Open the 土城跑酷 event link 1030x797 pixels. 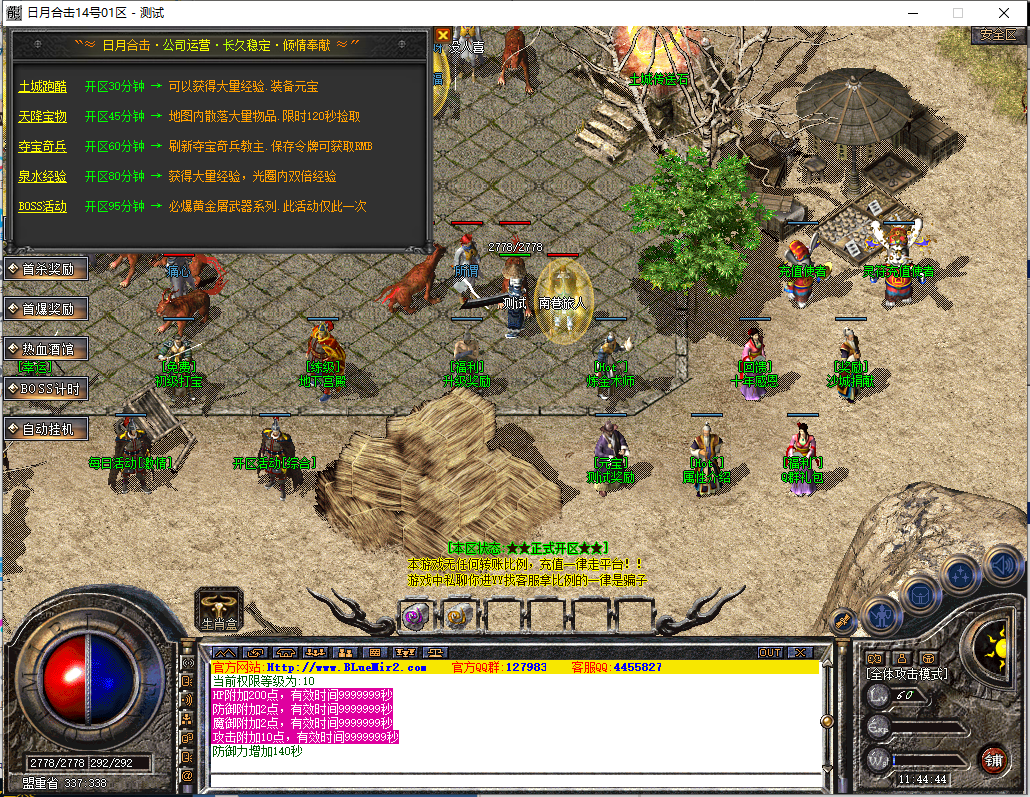pyautogui.click(x=42, y=87)
